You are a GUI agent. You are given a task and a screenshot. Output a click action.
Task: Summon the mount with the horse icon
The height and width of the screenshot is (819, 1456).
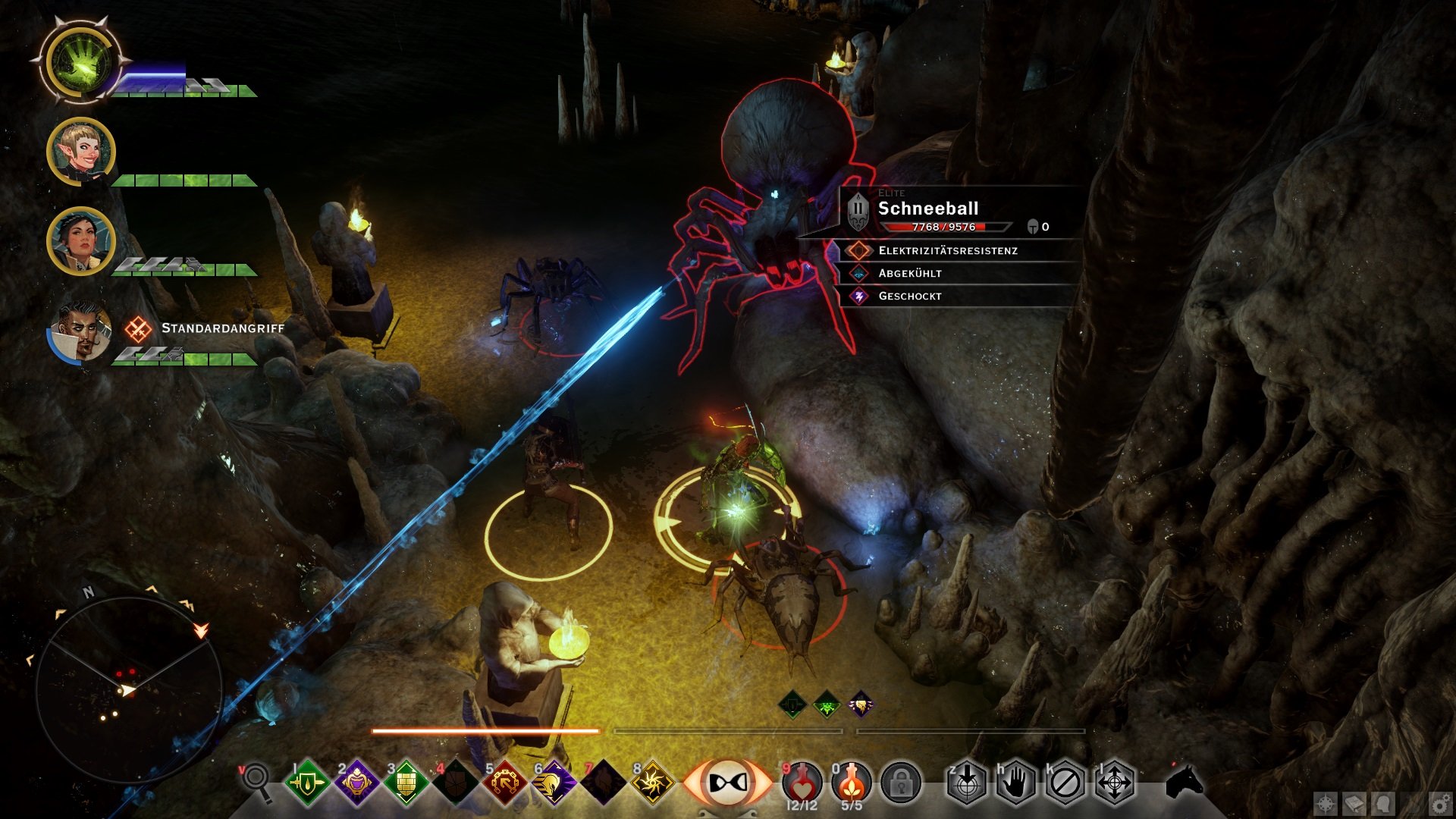click(x=1184, y=781)
